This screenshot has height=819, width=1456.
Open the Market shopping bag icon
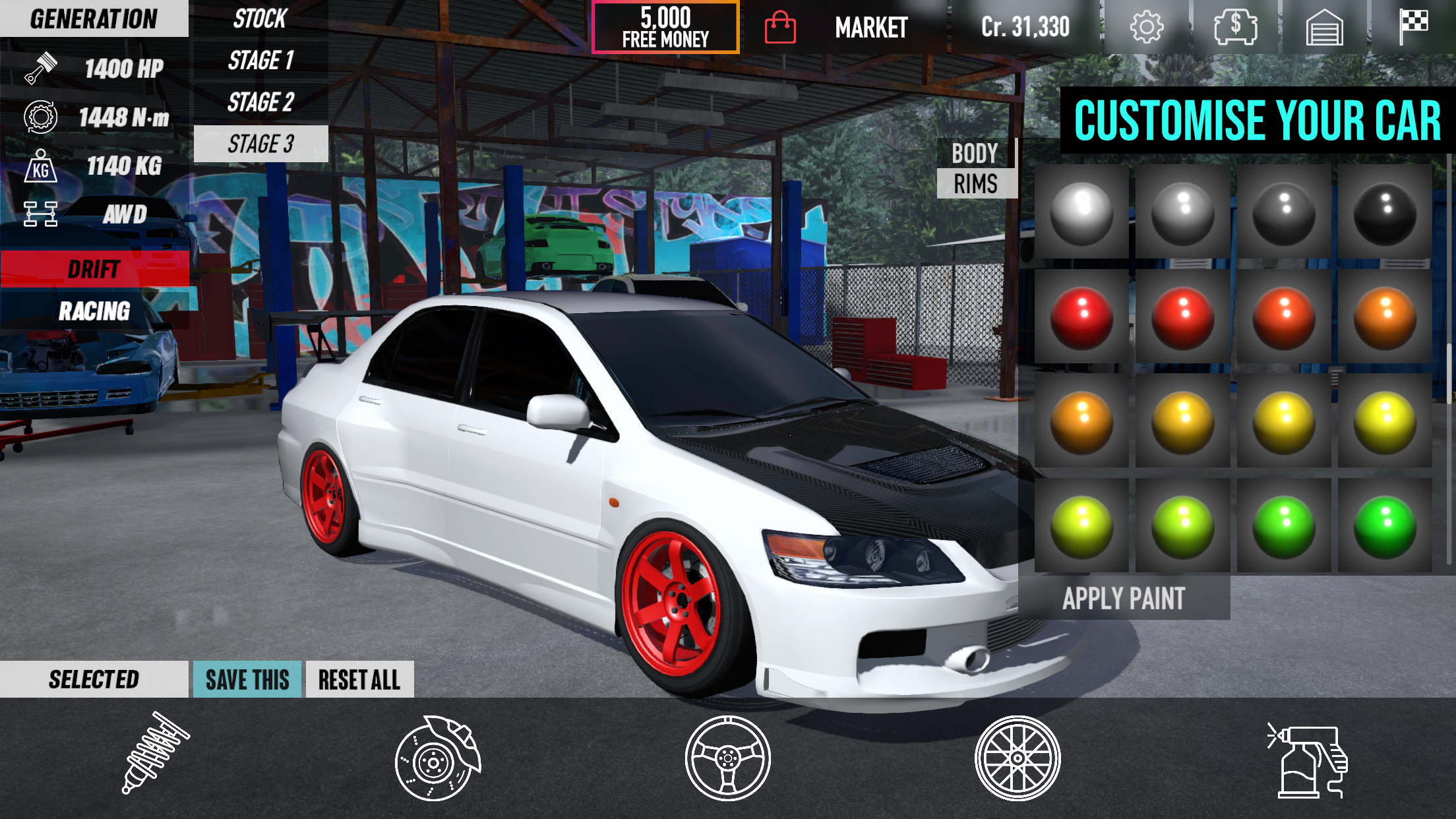coord(781,28)
